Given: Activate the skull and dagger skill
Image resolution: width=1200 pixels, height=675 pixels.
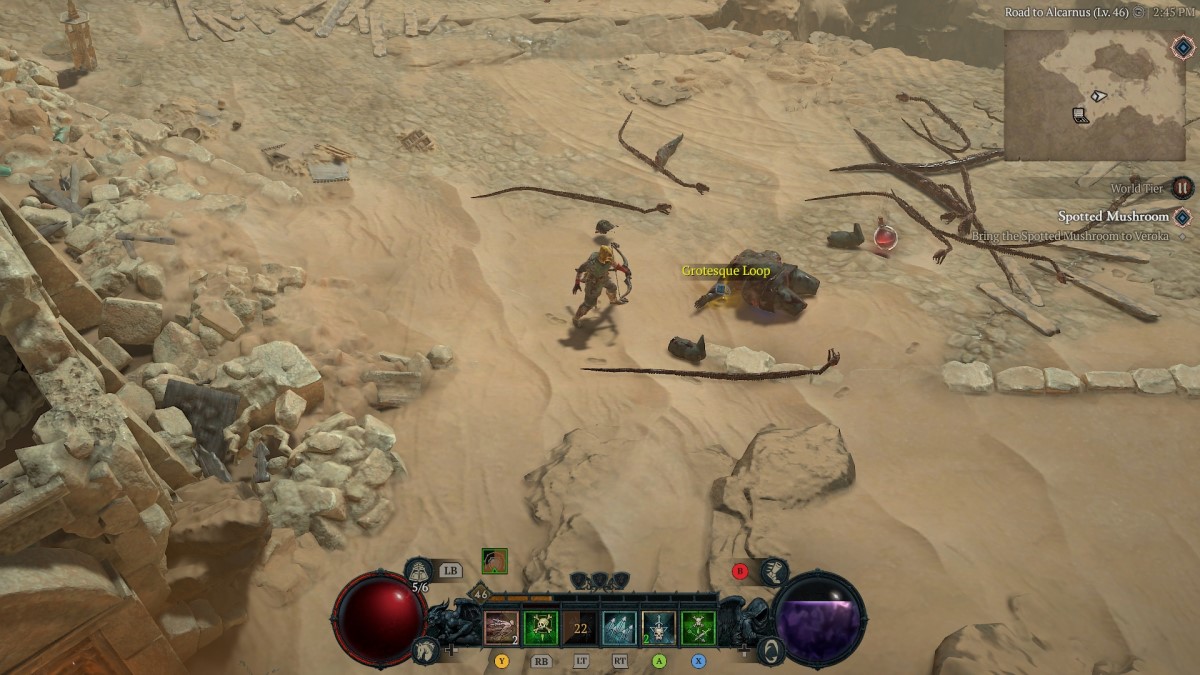Looking at the screenshot, I should (x=658, y=628).
